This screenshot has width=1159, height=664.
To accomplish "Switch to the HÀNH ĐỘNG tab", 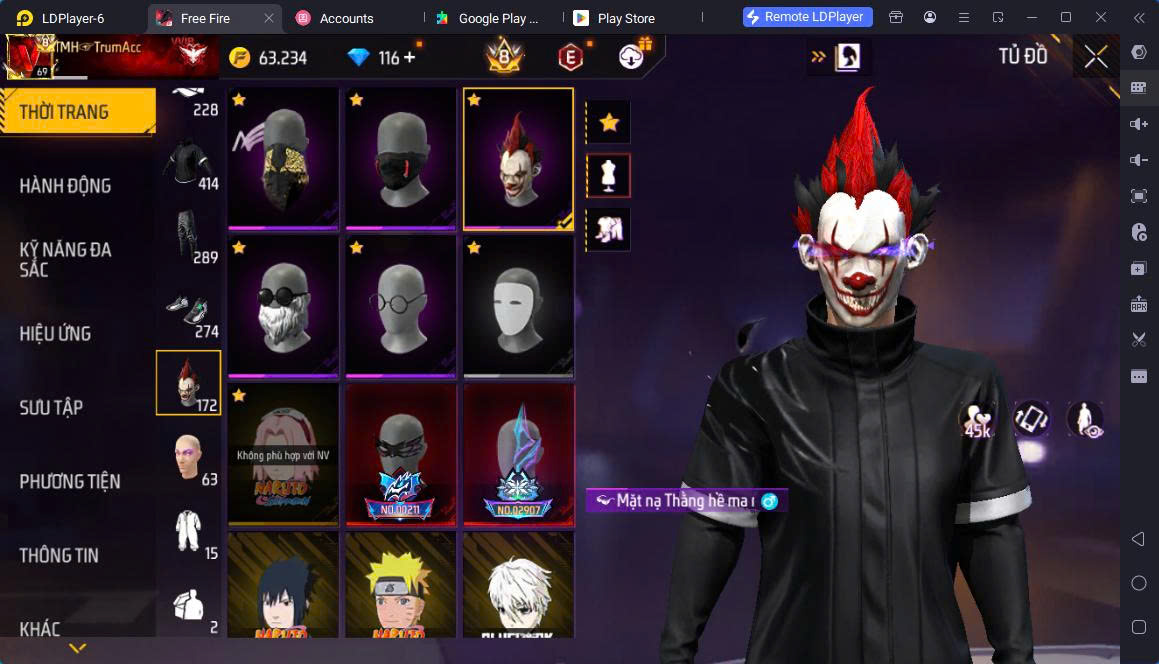I will [65, 185].
